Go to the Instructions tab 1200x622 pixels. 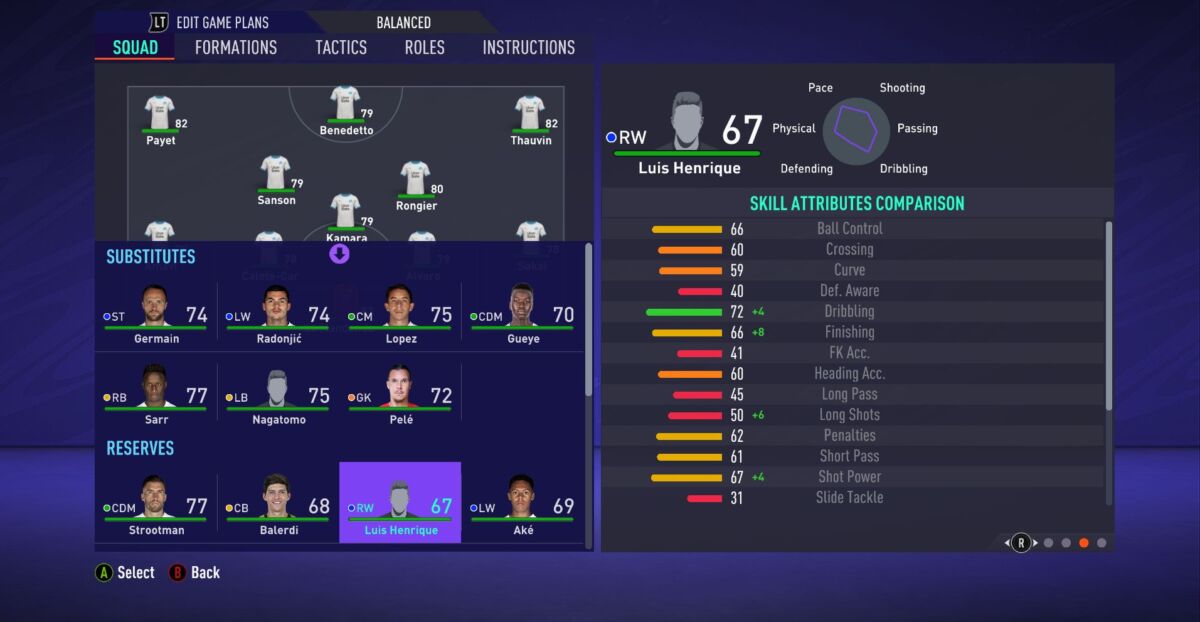point(528,47)
